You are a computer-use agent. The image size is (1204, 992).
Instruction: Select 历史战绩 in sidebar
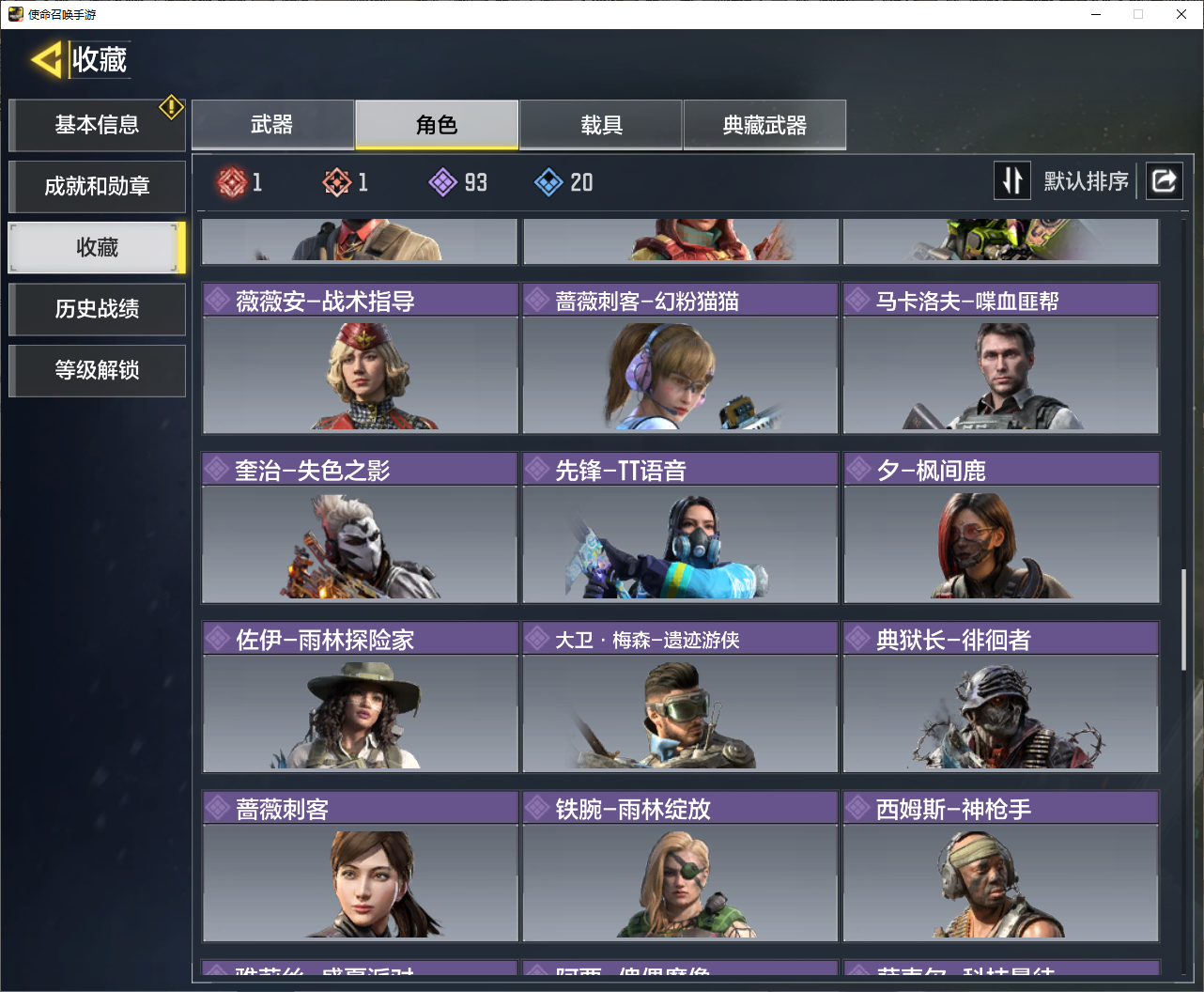click(x=97, y=309)
